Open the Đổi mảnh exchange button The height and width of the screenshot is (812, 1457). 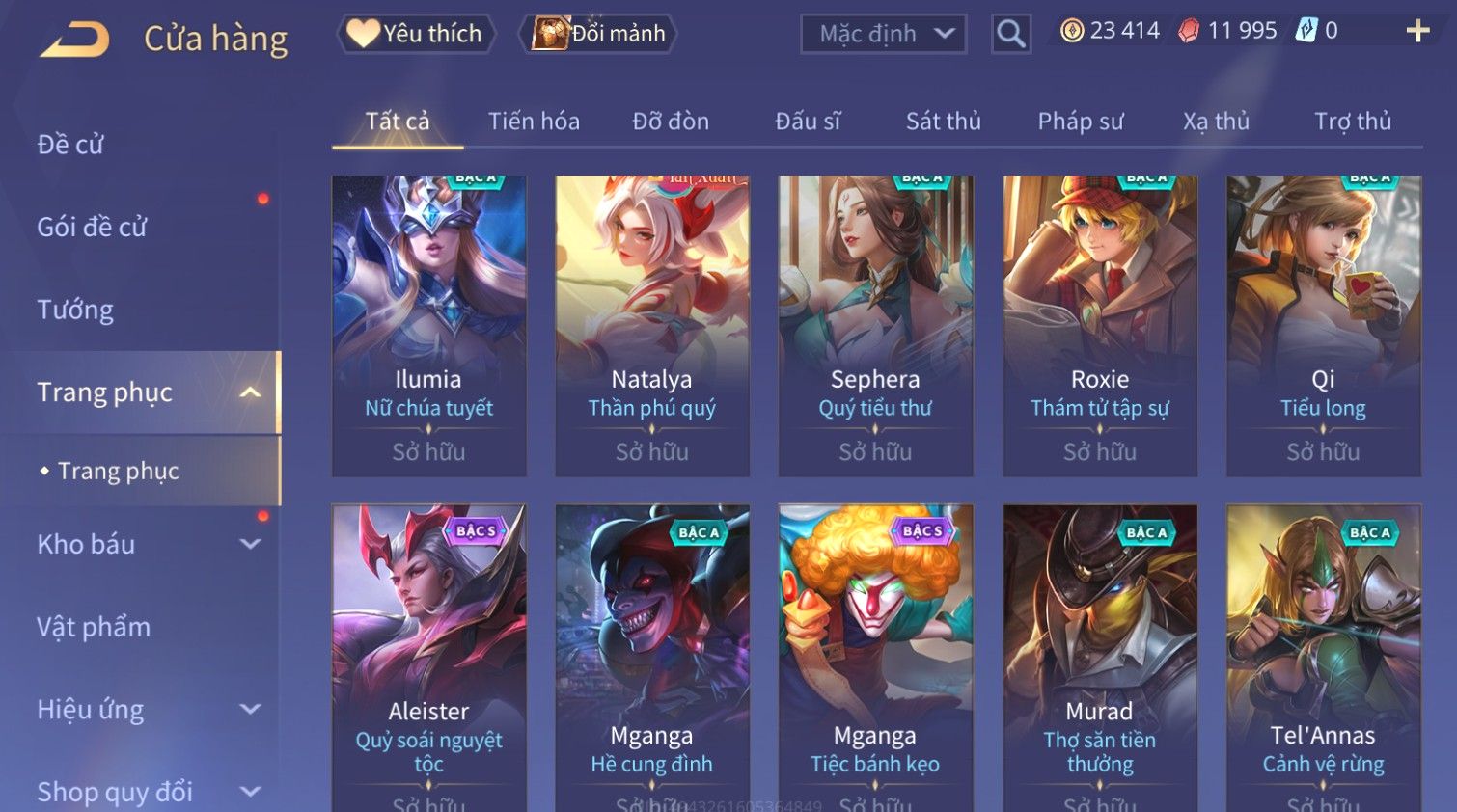(598, 34)
